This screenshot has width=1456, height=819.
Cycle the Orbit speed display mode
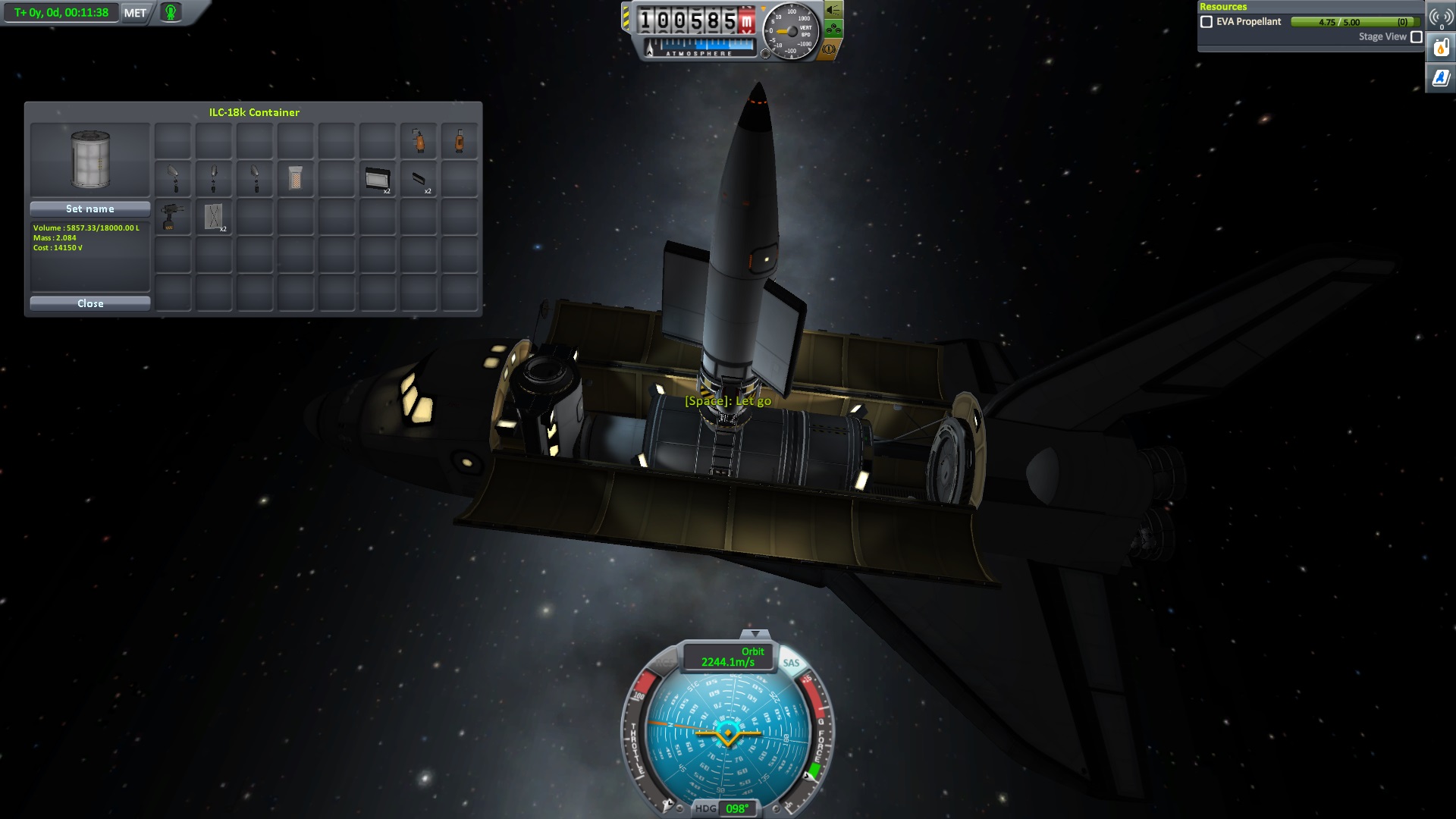click(728, 657)
